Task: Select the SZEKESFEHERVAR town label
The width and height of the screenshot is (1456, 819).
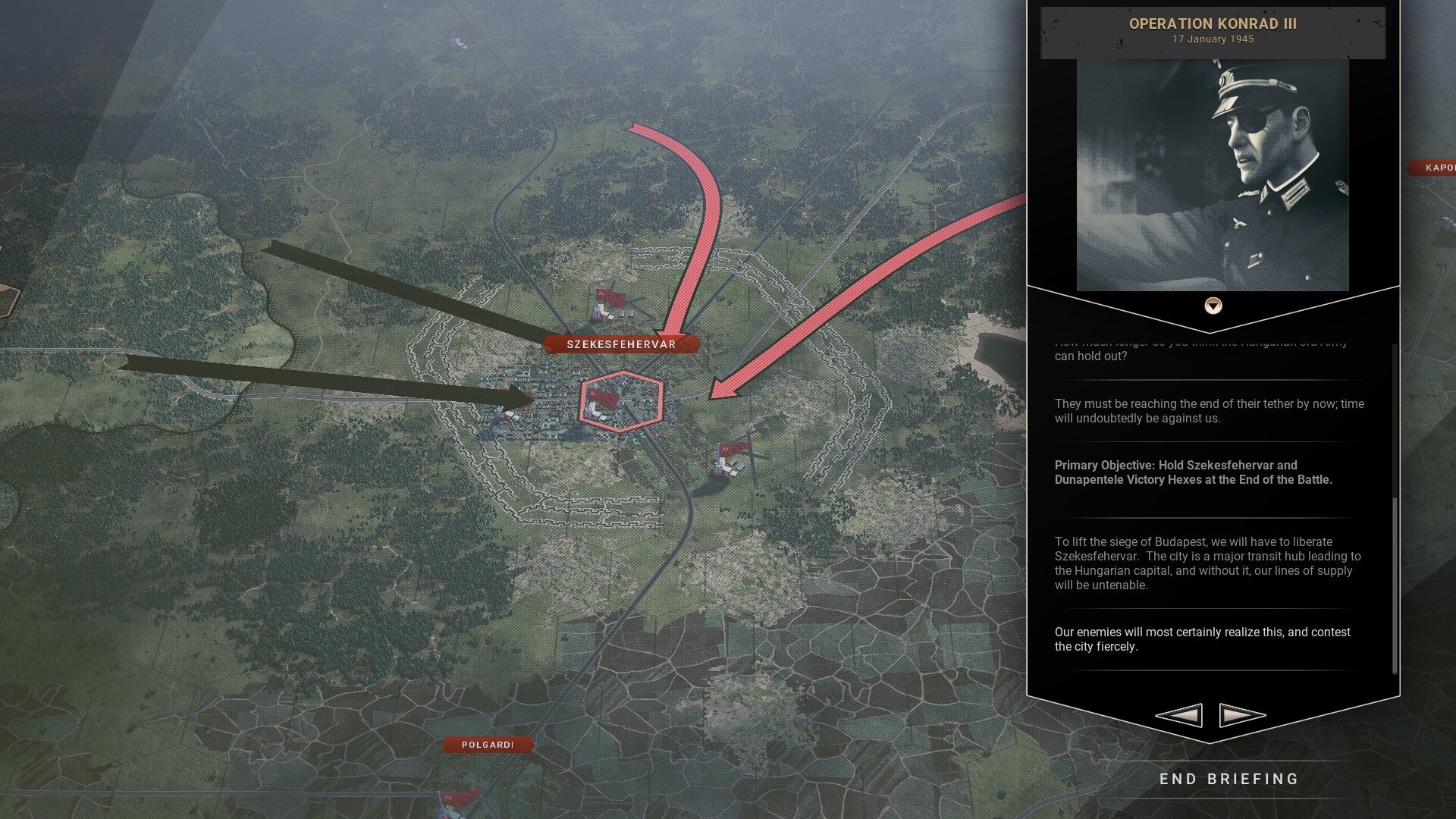Action: point(620,344)
